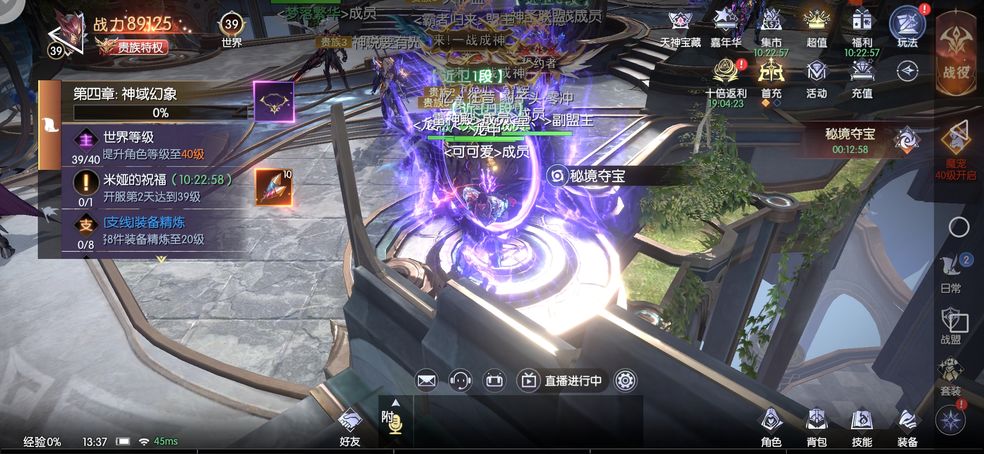
Task: Open the 集市 market icon
Action: pos(770,25)
